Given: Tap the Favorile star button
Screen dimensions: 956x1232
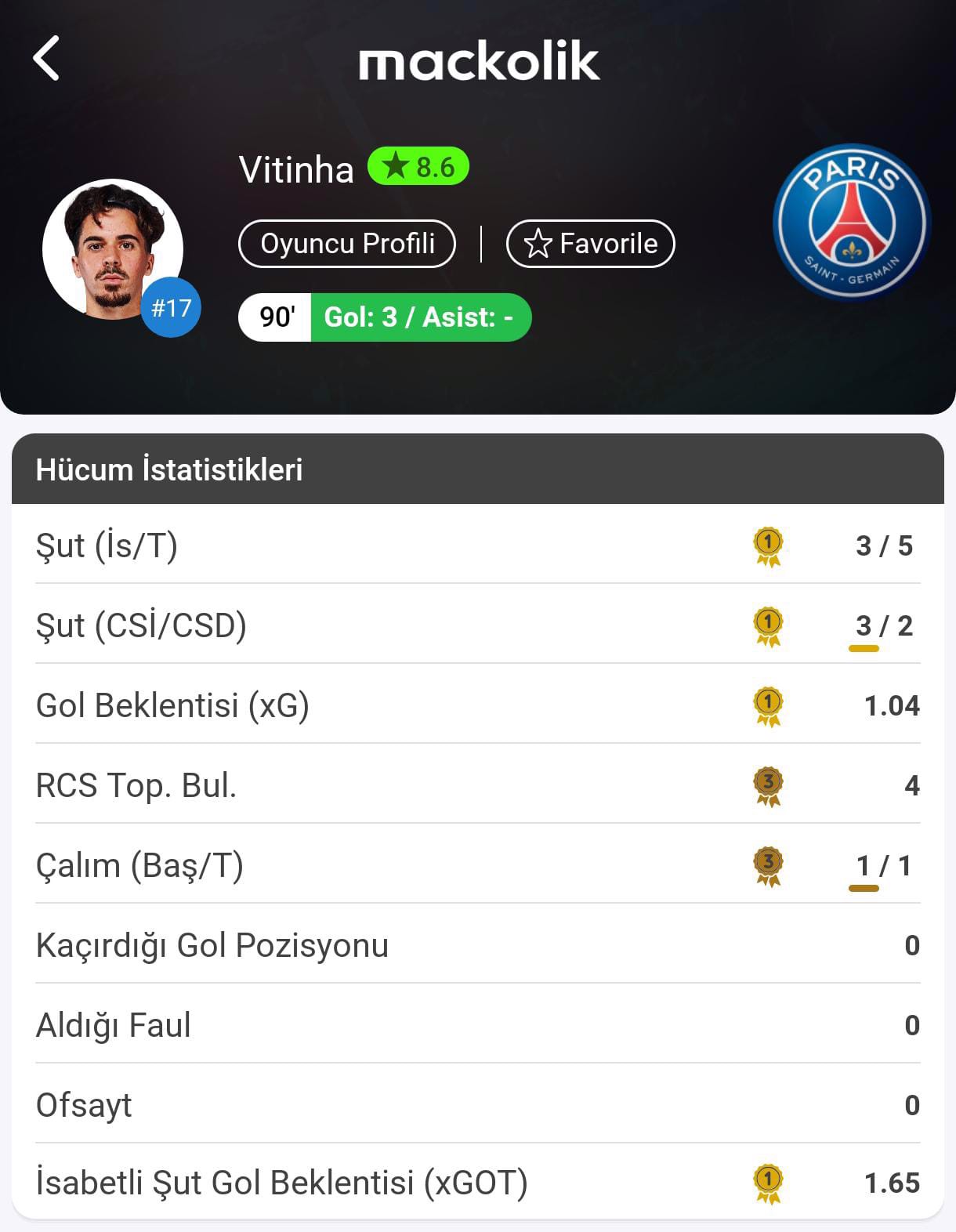Looking at the screenshot, I should click(x=591, y=244).
